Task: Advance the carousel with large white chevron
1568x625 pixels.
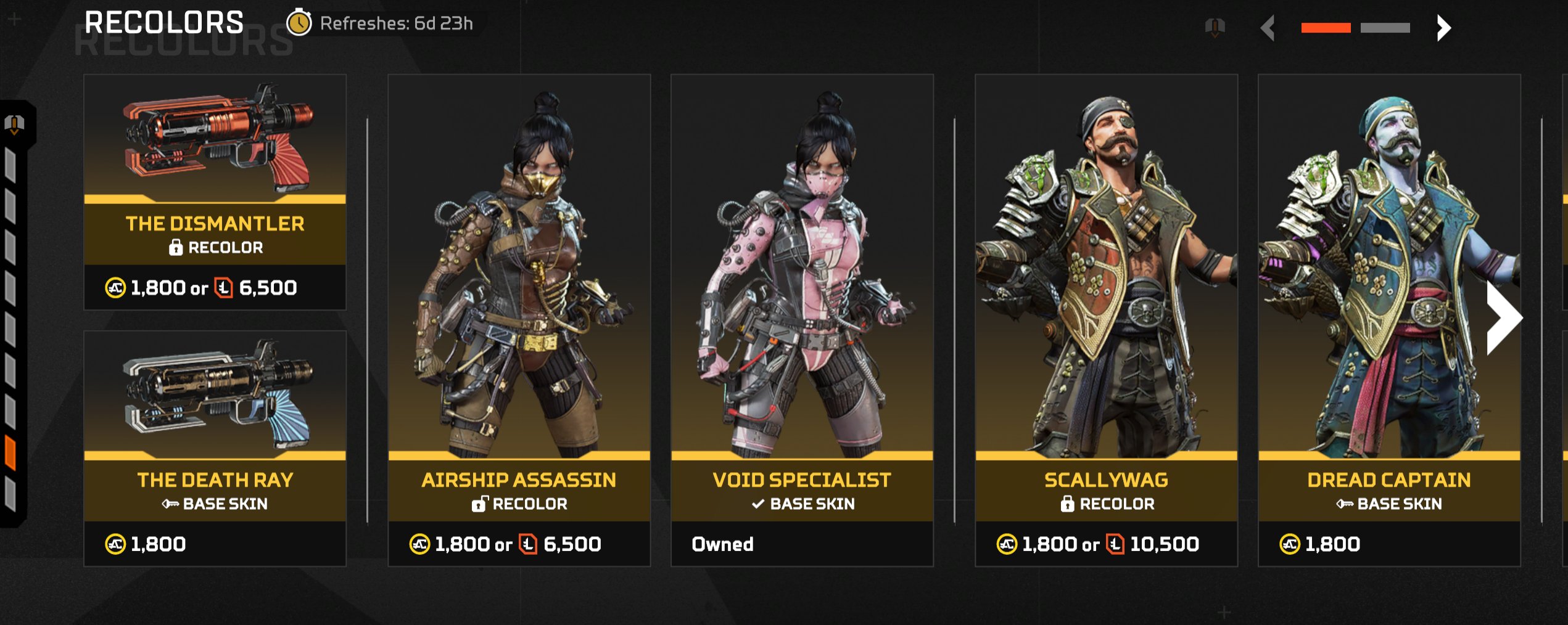Action: [x=1503, y=318]
